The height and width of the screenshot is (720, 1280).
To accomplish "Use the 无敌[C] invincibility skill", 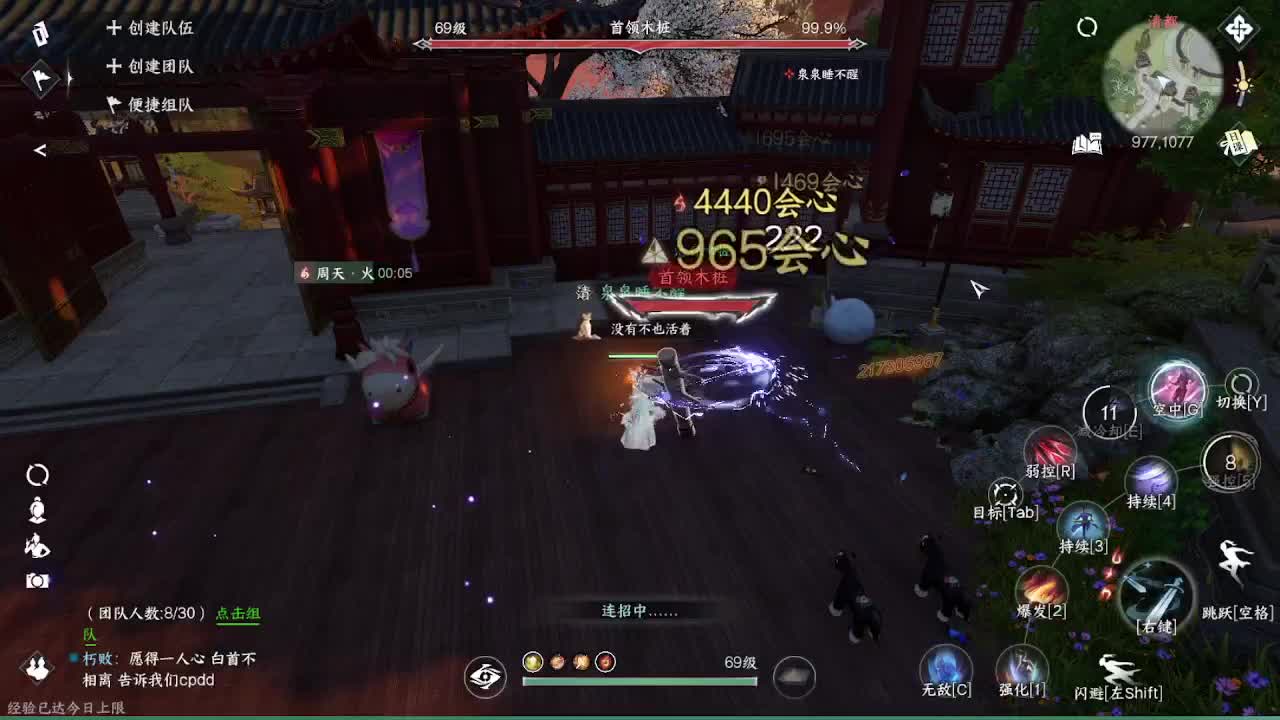I will 944,665.
